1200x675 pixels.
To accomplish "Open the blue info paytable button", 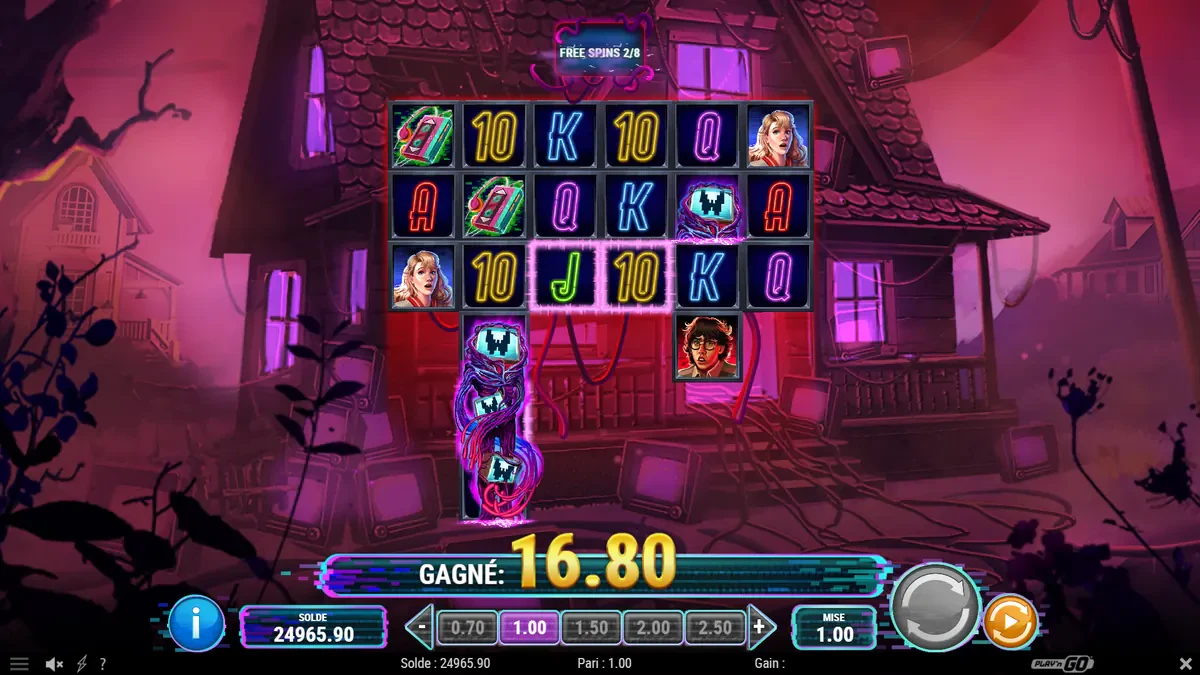I will point(197,624).
